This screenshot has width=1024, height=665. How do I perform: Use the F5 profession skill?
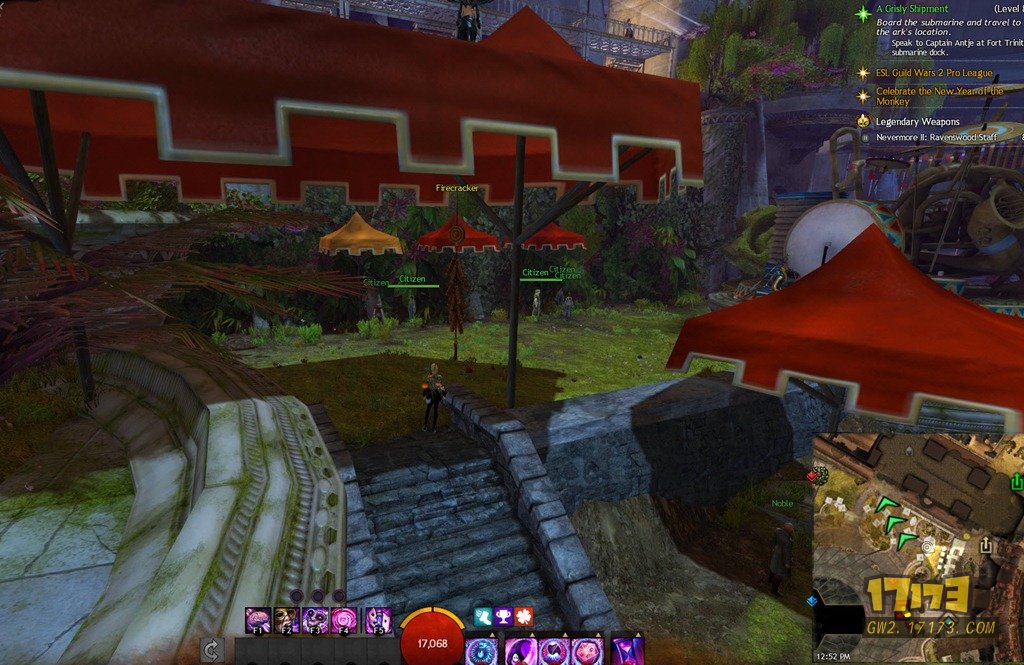[x=377, y=620]
